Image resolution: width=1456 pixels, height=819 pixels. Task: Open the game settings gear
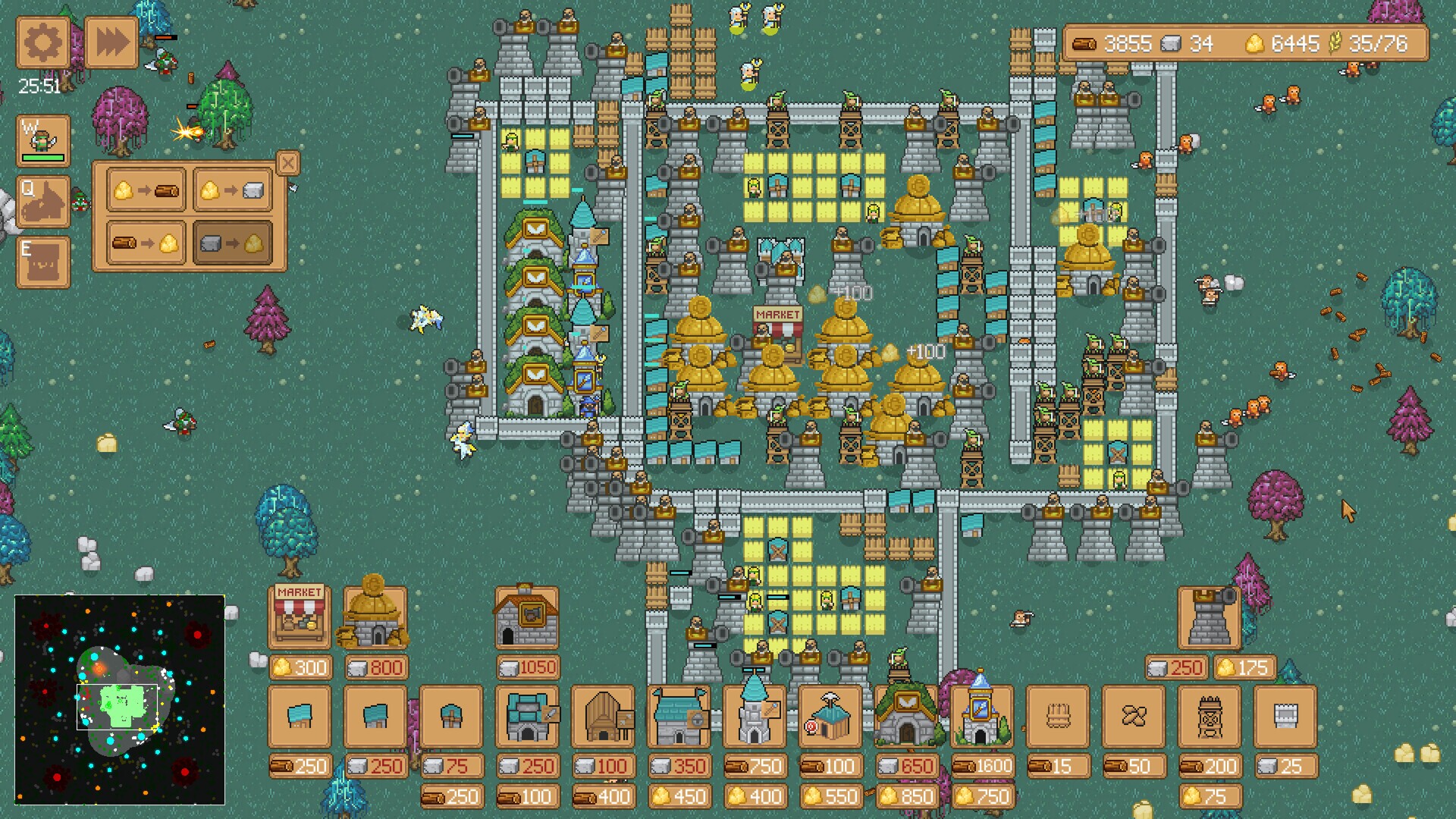[43, 43]
